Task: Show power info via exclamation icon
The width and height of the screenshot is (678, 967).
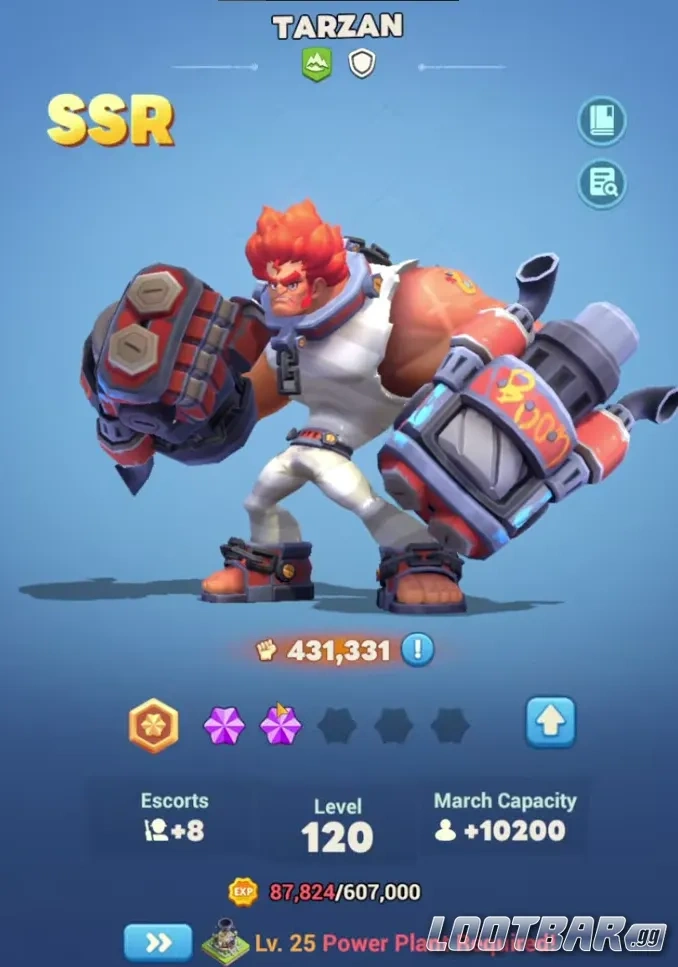Action: pos(418,650)
